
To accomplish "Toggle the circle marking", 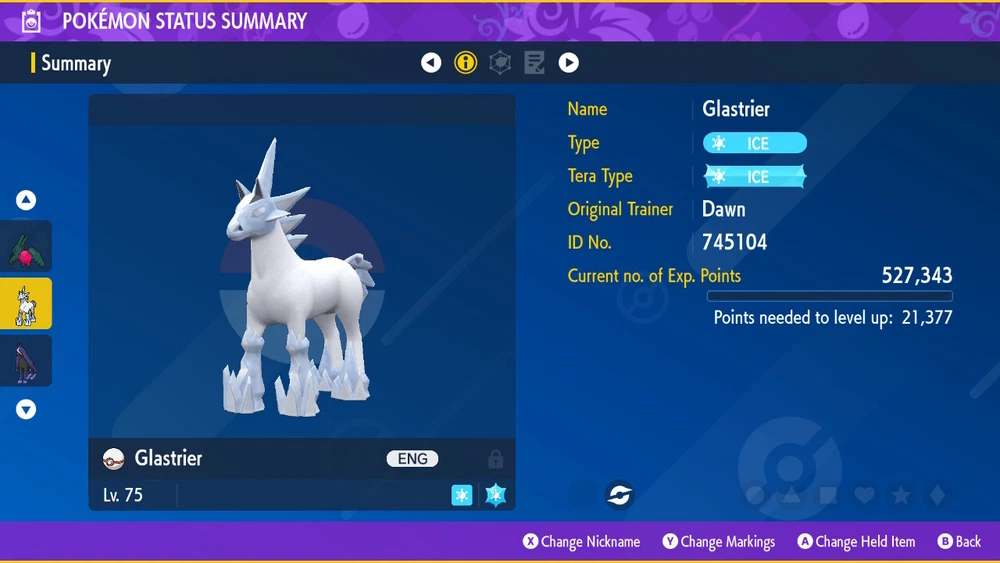I will pyautogui.click(x=756, y=495).
